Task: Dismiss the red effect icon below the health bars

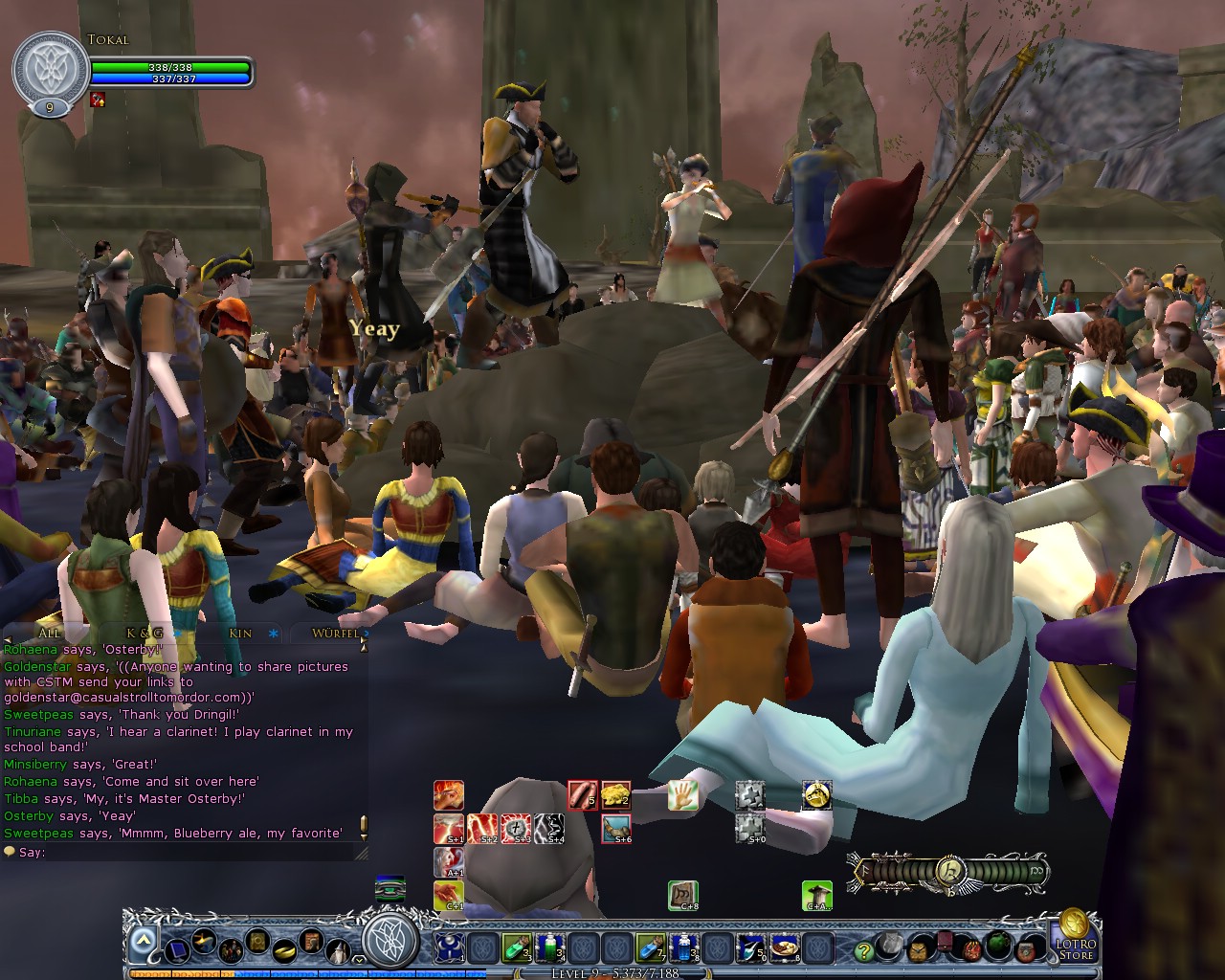Action: tap(96, 98)
